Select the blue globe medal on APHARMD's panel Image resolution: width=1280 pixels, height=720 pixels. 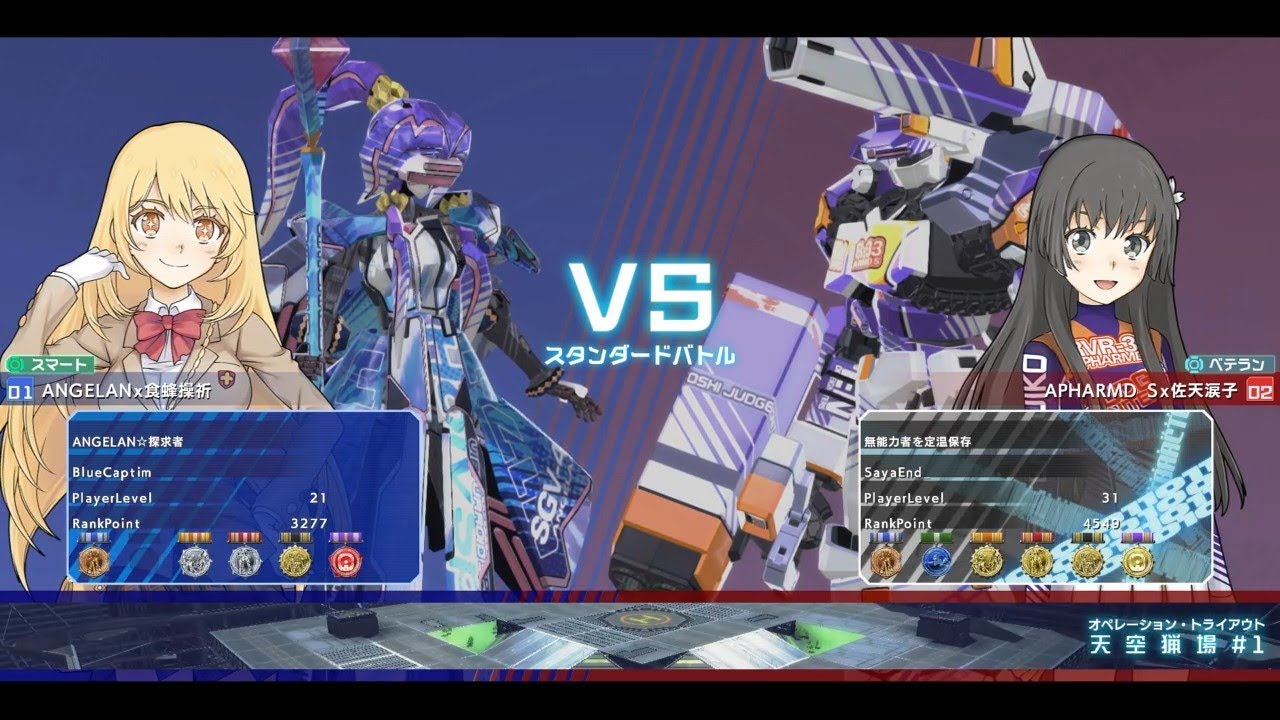938,560
